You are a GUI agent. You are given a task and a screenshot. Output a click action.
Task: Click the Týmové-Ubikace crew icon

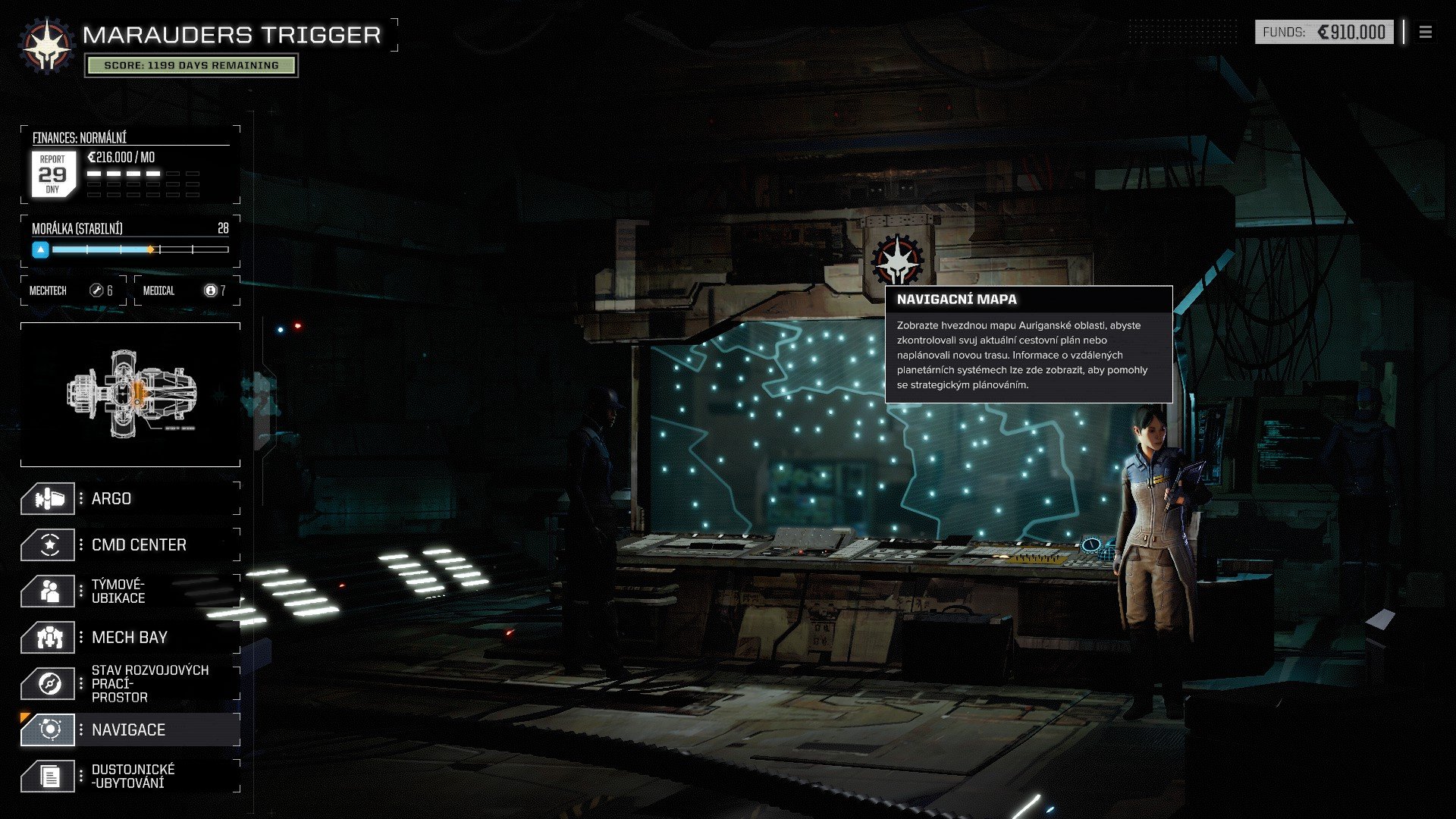point(48,590)
